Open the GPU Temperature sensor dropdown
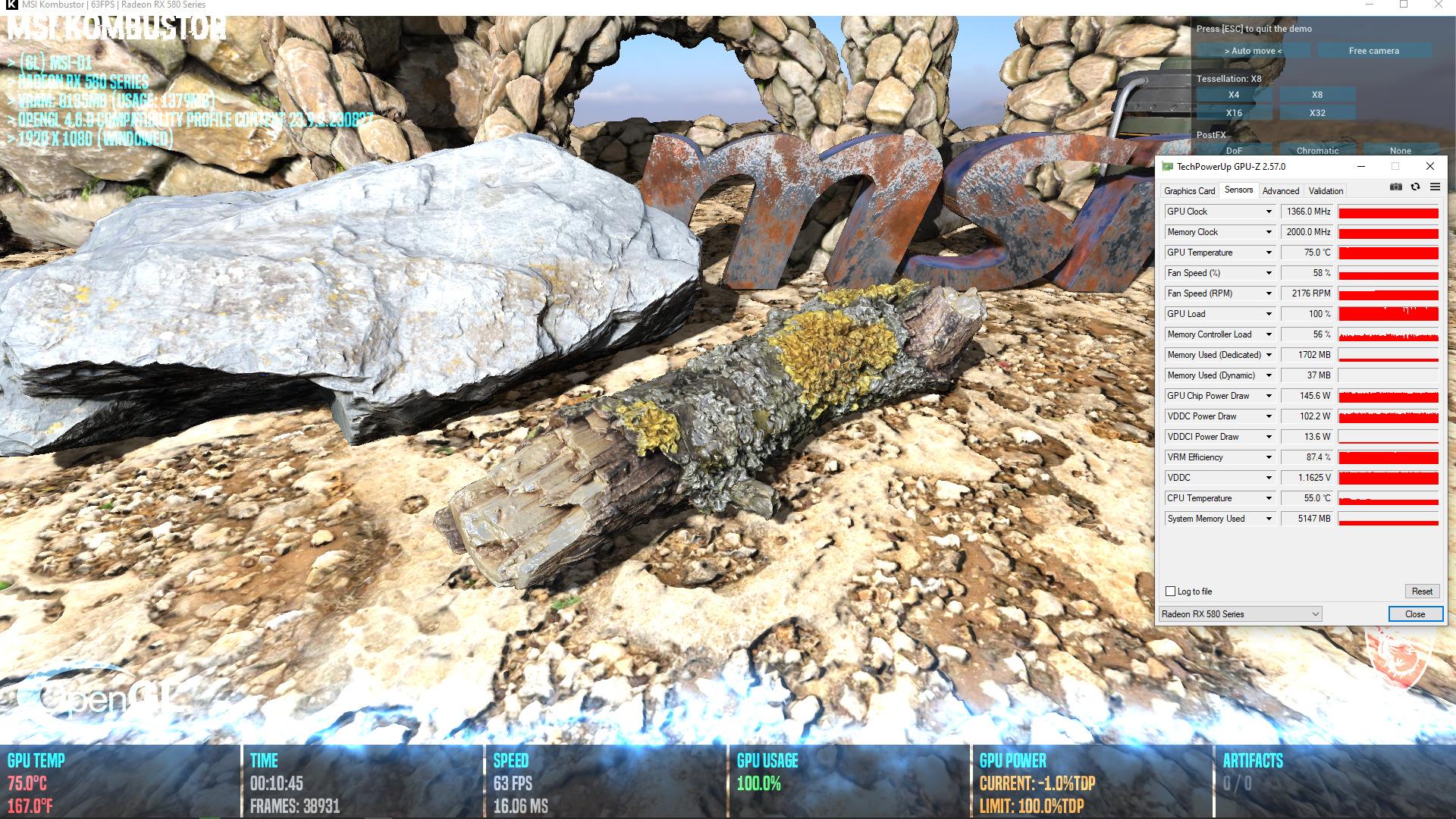Viewport: 1456px width, 819px height. pyautogui.click(x=1269, y=253)
